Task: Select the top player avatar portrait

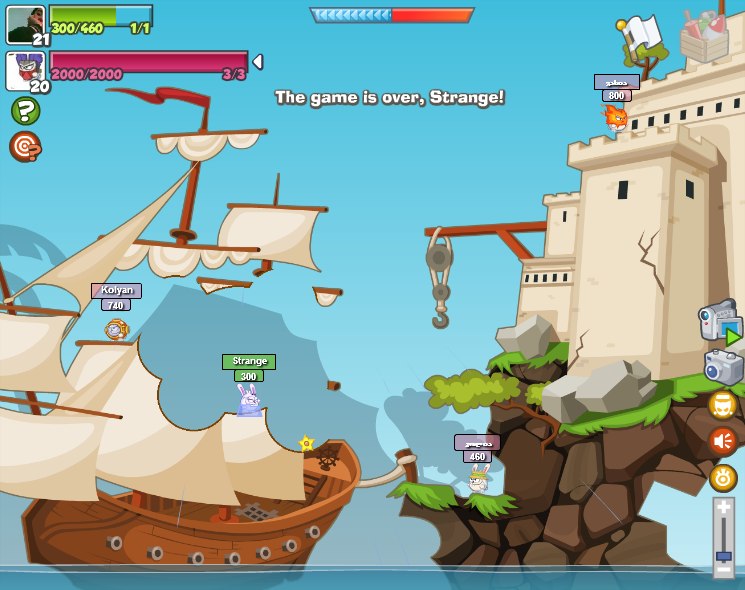Action: pos(26,23)
